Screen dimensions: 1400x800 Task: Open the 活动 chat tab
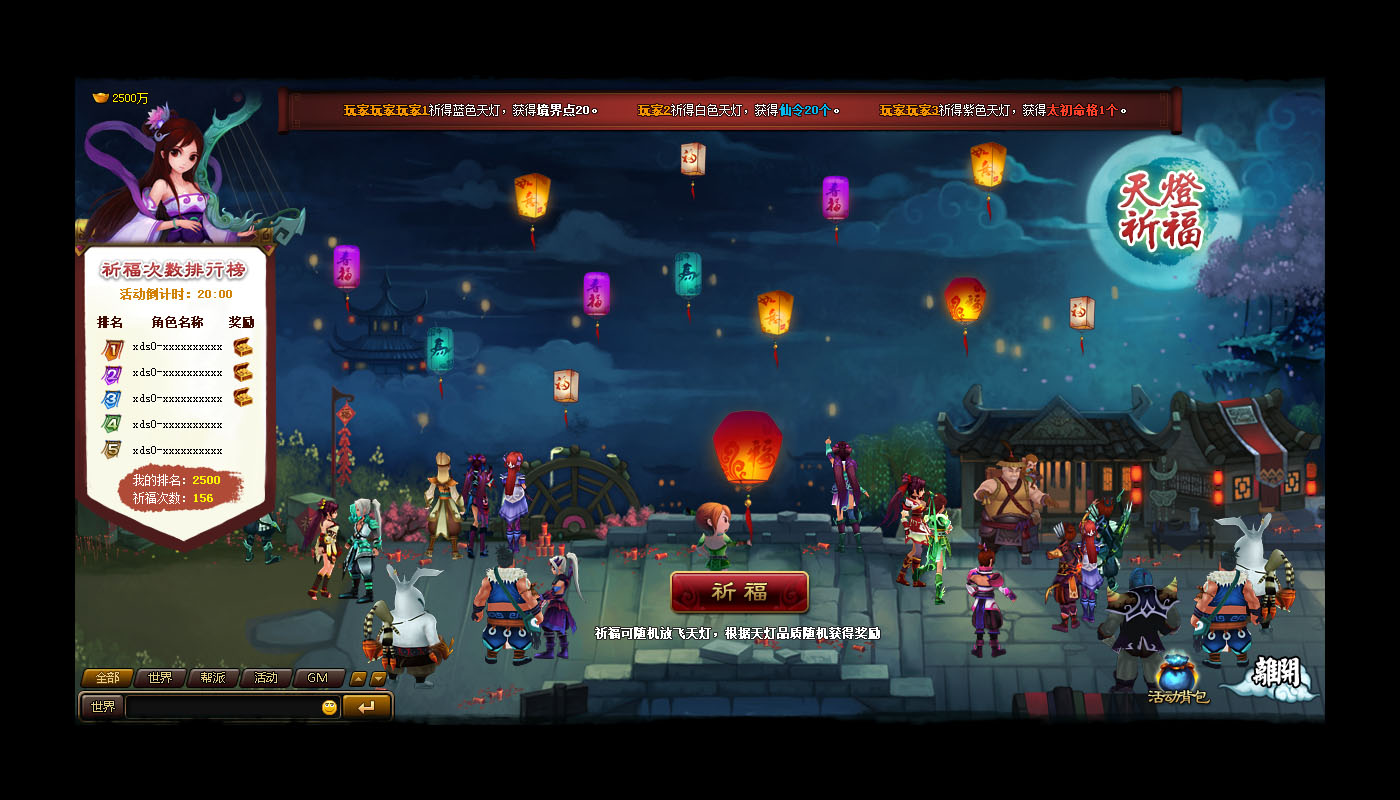(266, 678)
